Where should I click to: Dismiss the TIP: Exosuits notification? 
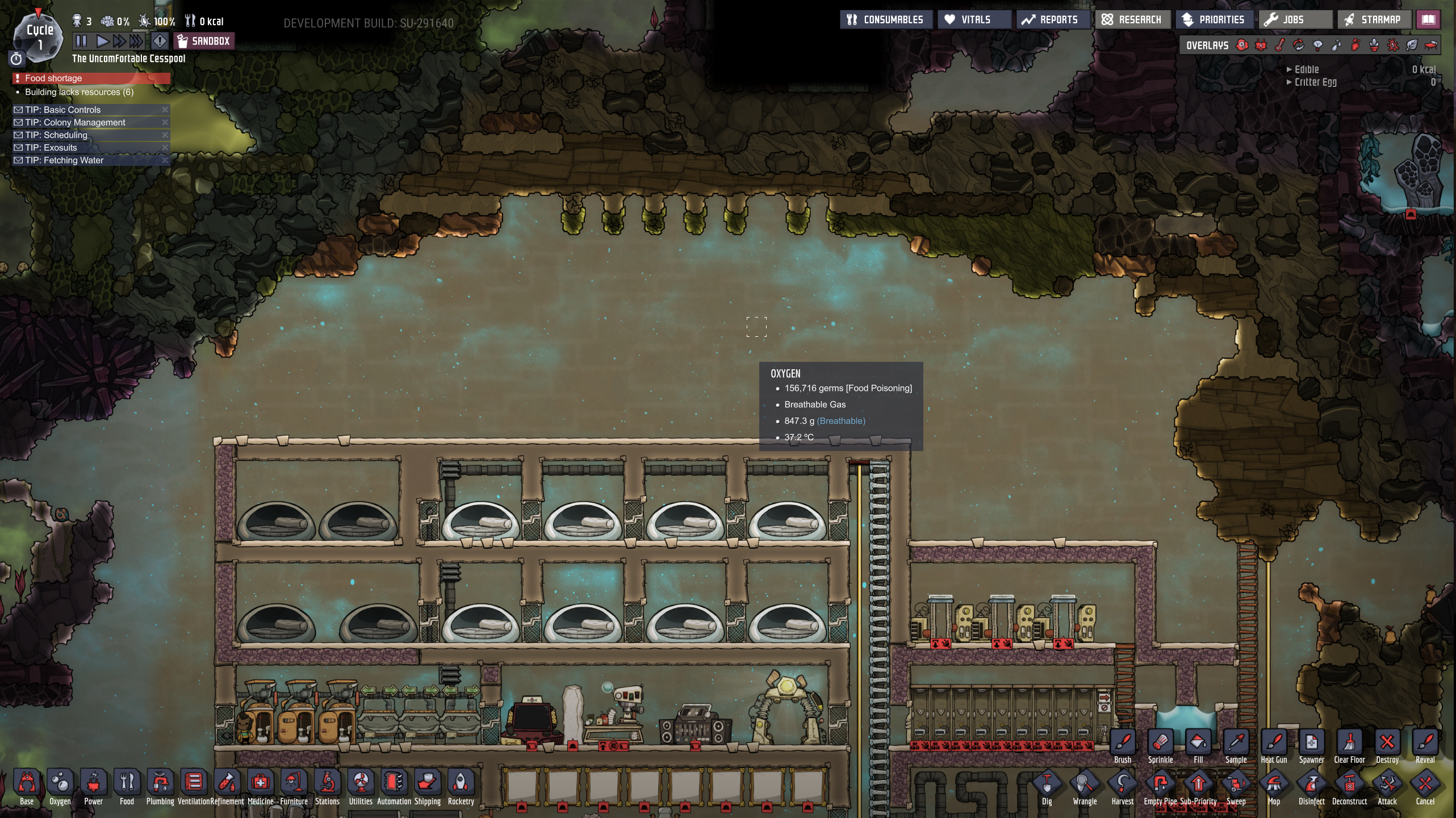165,147
